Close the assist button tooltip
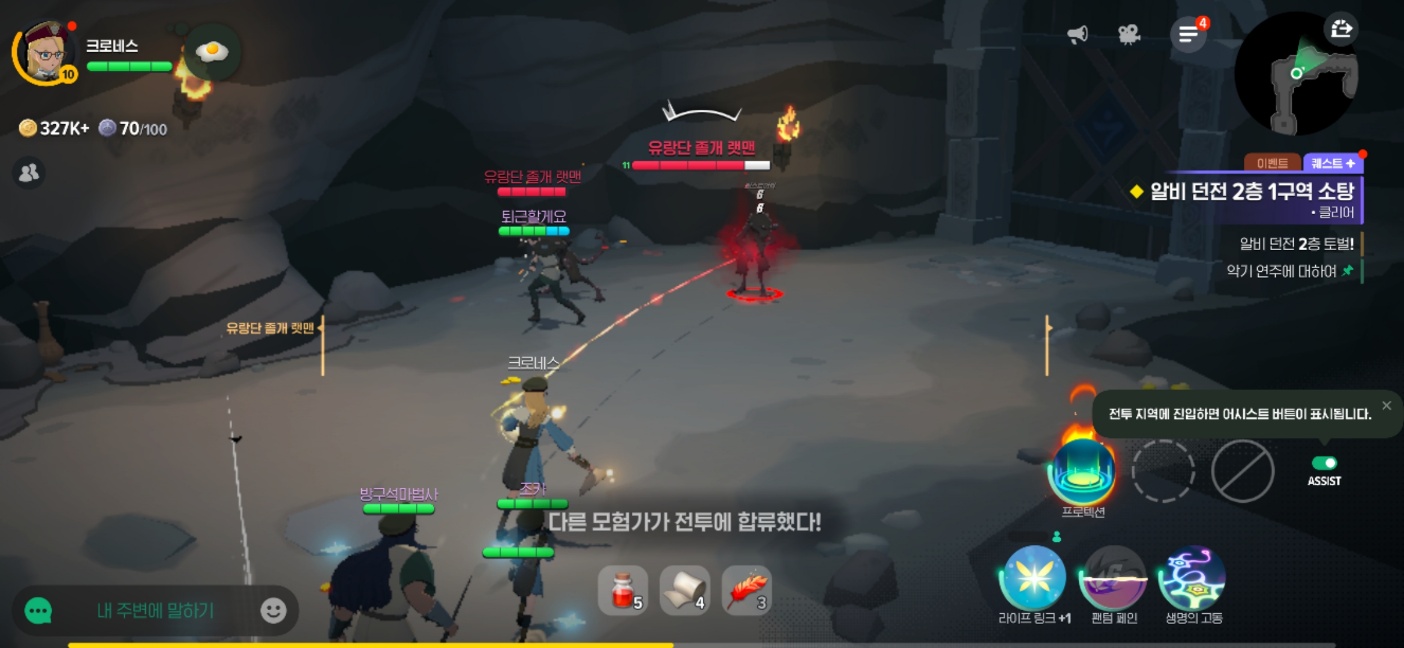1404x648 pixels. (1386, 405)
